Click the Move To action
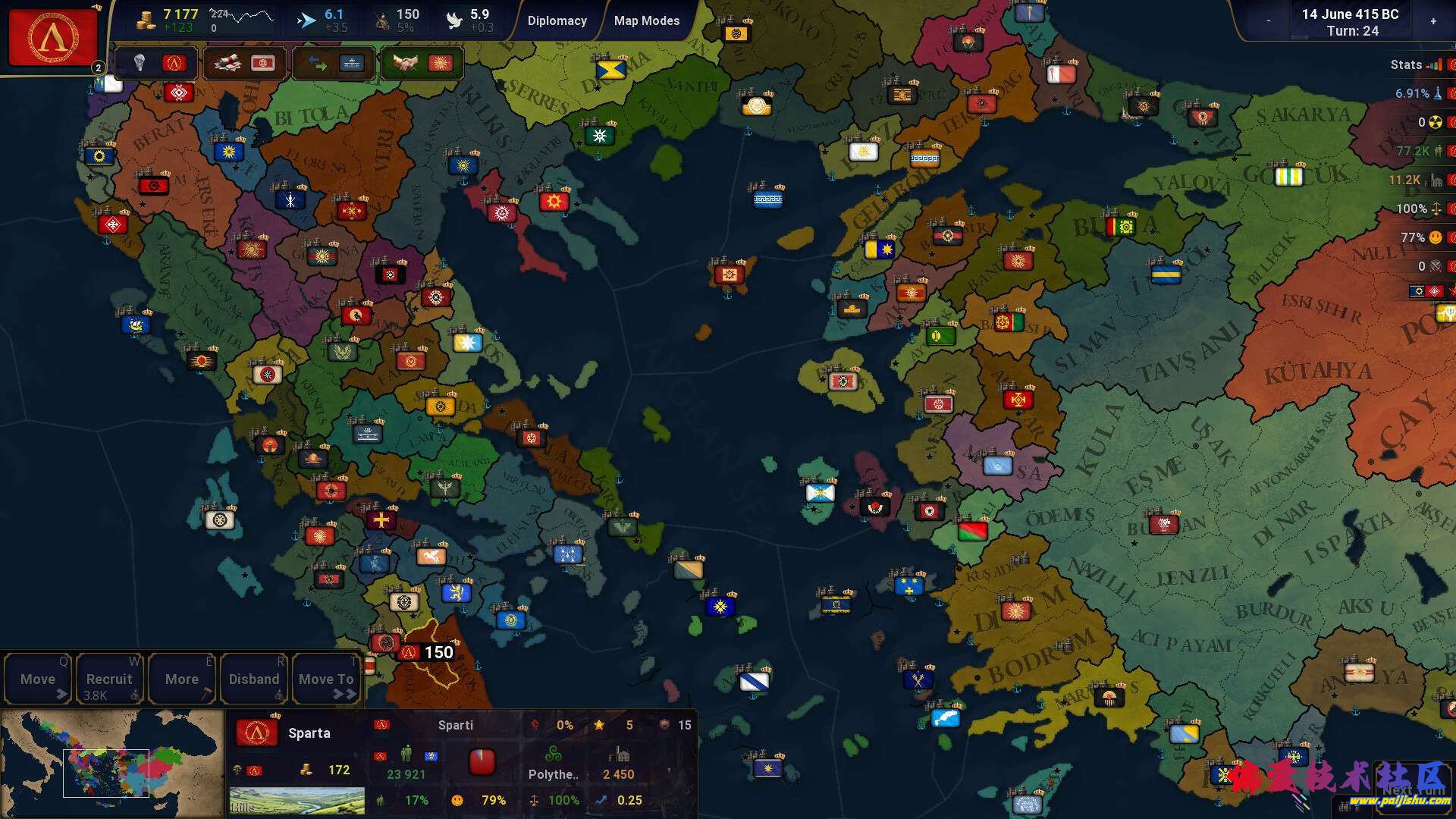1456x819 pixels. pos(325,677)
